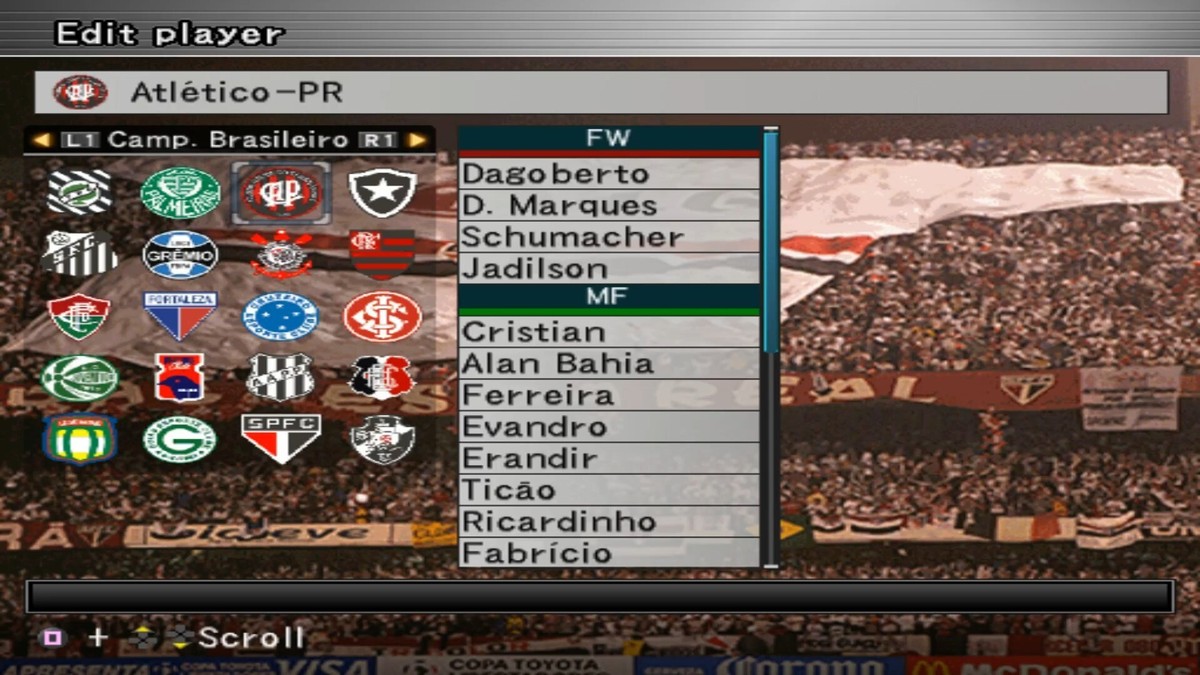Screen dimensions: 1200x675
Task: Click the right league arrow
Action: pyautogui.click(x=417, y=140)
